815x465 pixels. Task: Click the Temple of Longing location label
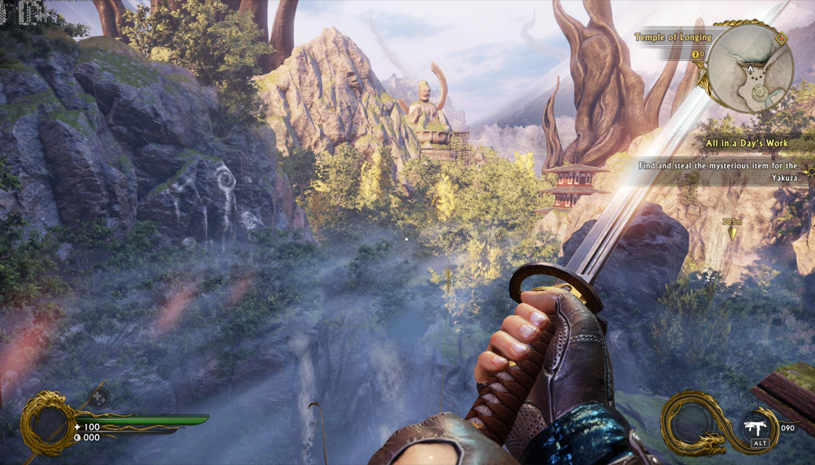(672, 37)
